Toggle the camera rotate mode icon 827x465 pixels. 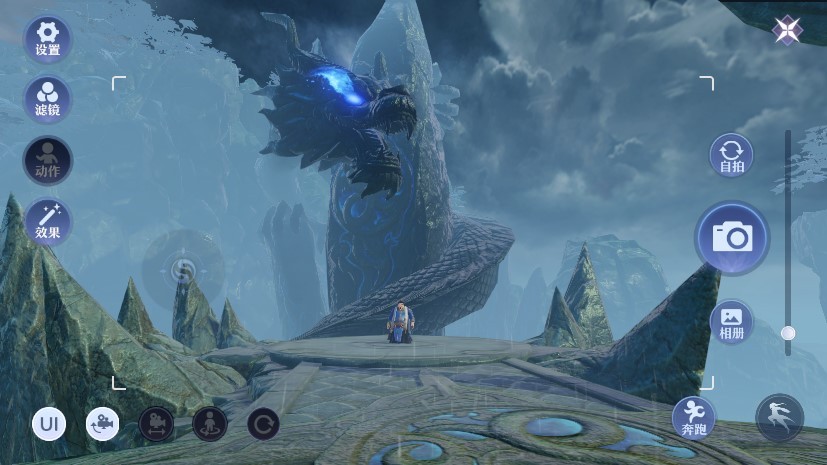[x=102, y=424]
